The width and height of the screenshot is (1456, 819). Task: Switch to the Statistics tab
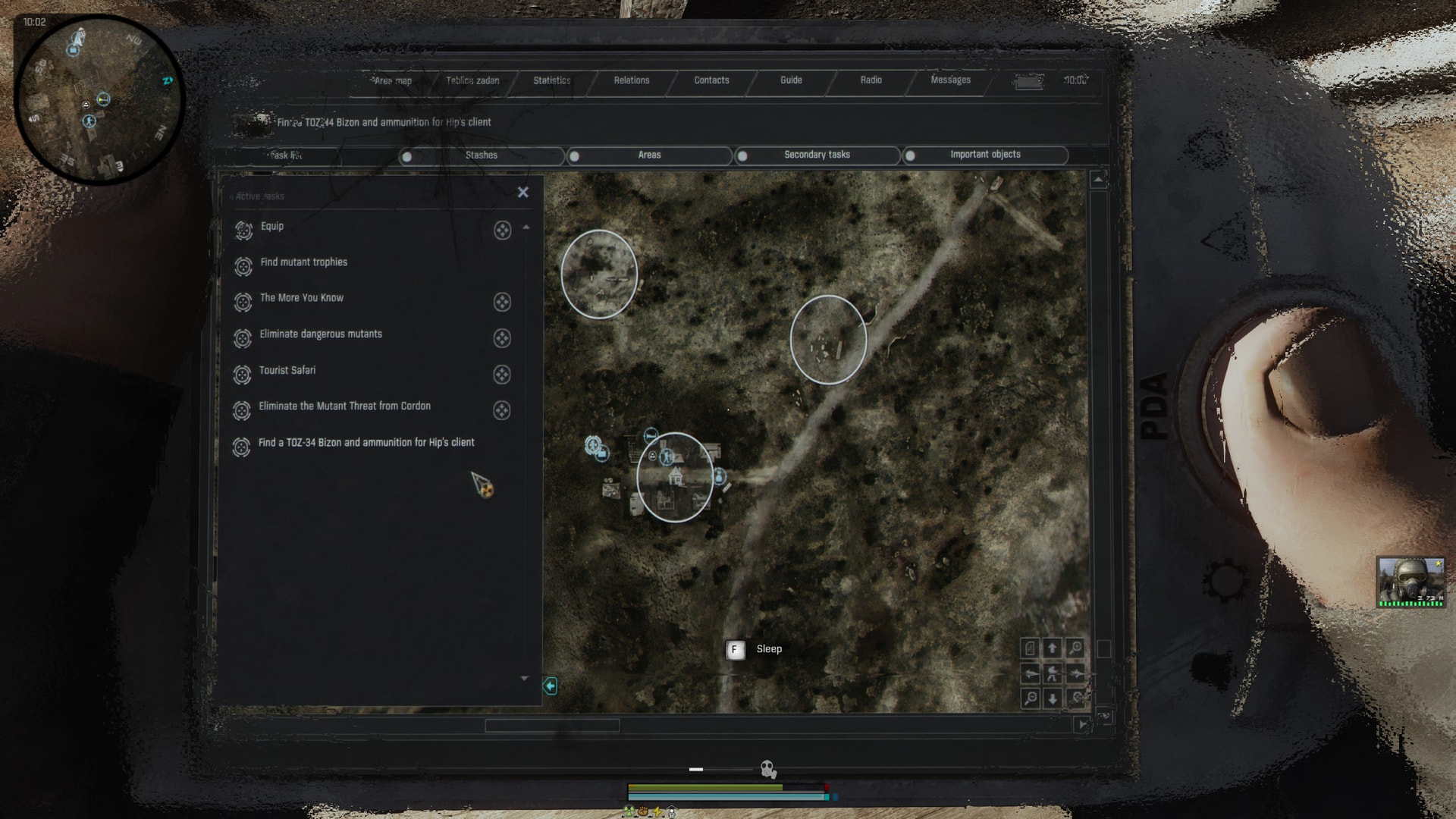coord(551,80)
